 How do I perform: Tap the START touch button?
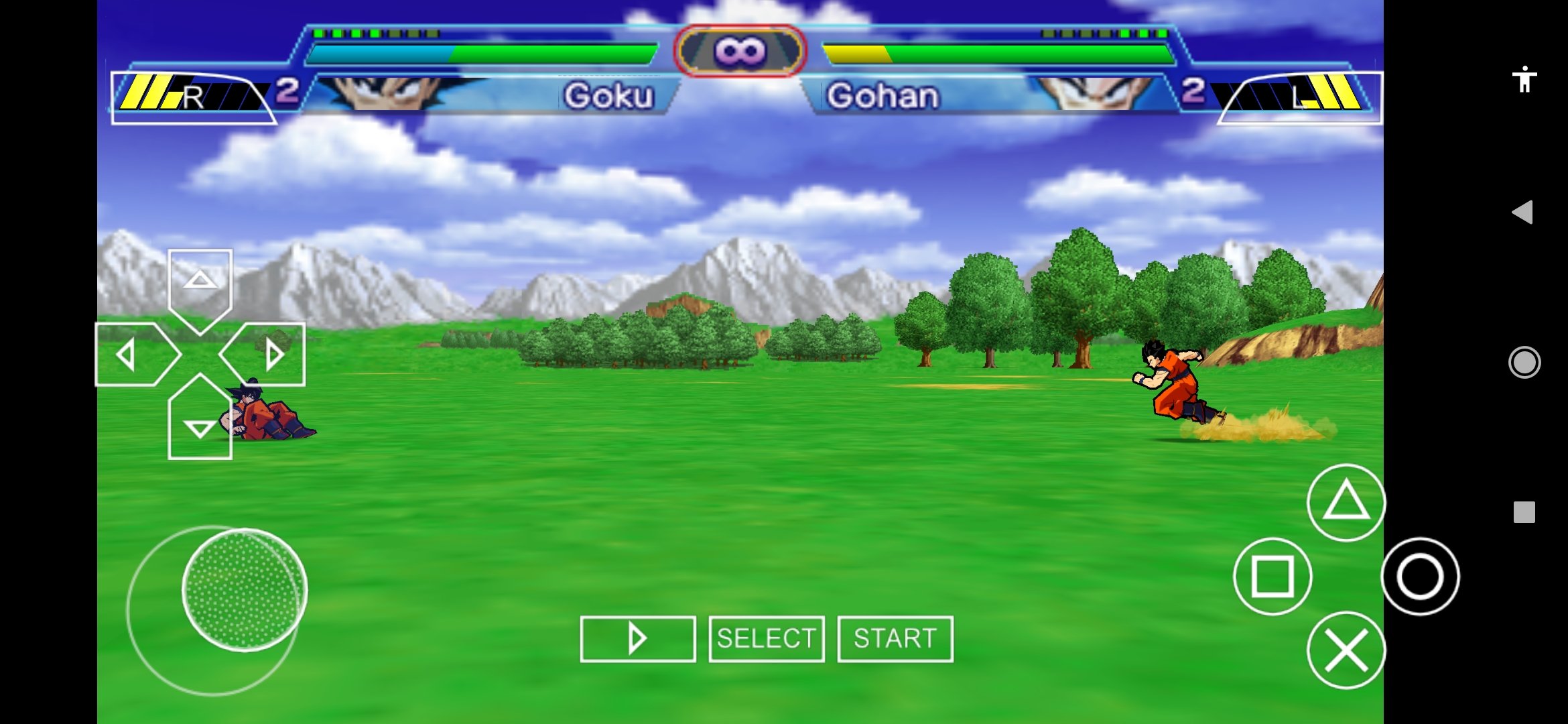pyautogui.click(x=895, y=639)
